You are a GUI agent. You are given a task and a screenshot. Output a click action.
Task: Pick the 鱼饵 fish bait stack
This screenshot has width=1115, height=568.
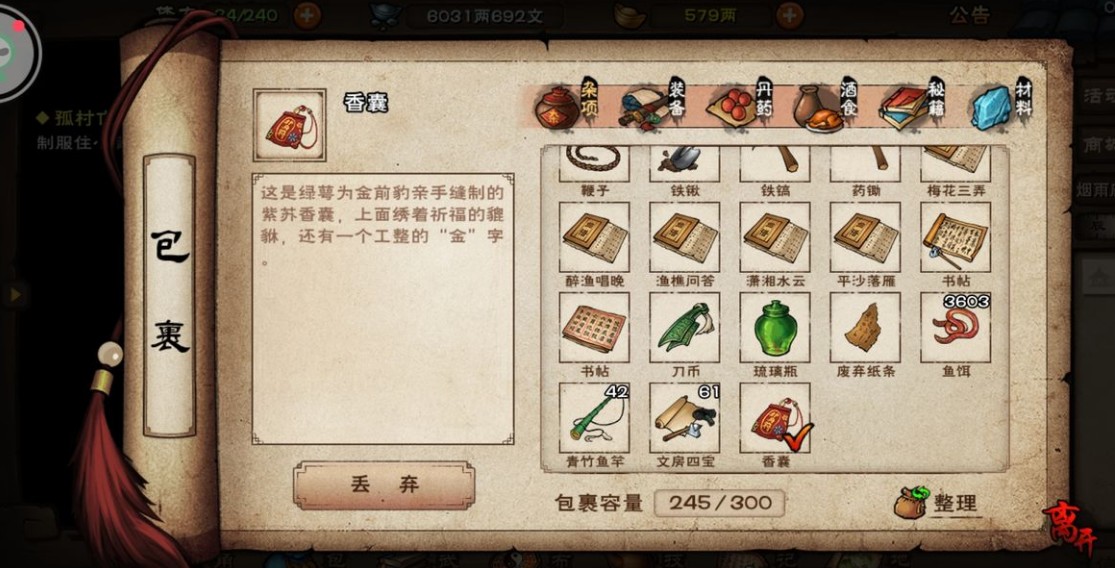[x=955, y=328]
